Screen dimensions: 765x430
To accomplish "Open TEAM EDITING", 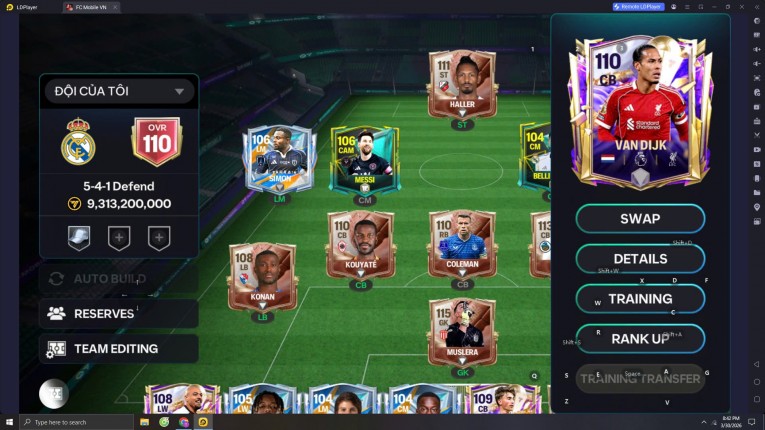I will [118, 349].
